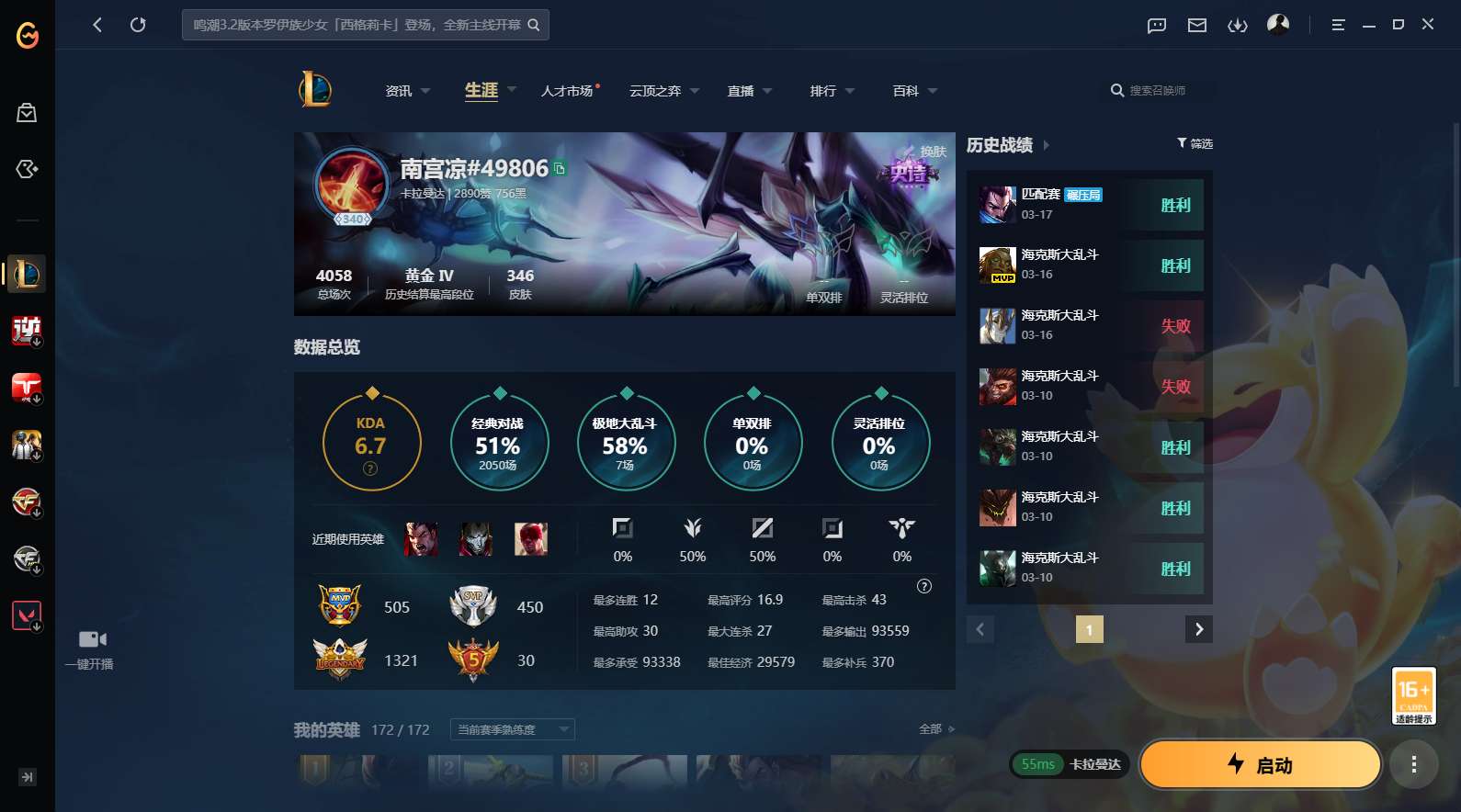The height and width of the screenshot is (812, 1461).
Task: Click the 一键开播 streaming camera icon
Action: click(x=92, y=637)
